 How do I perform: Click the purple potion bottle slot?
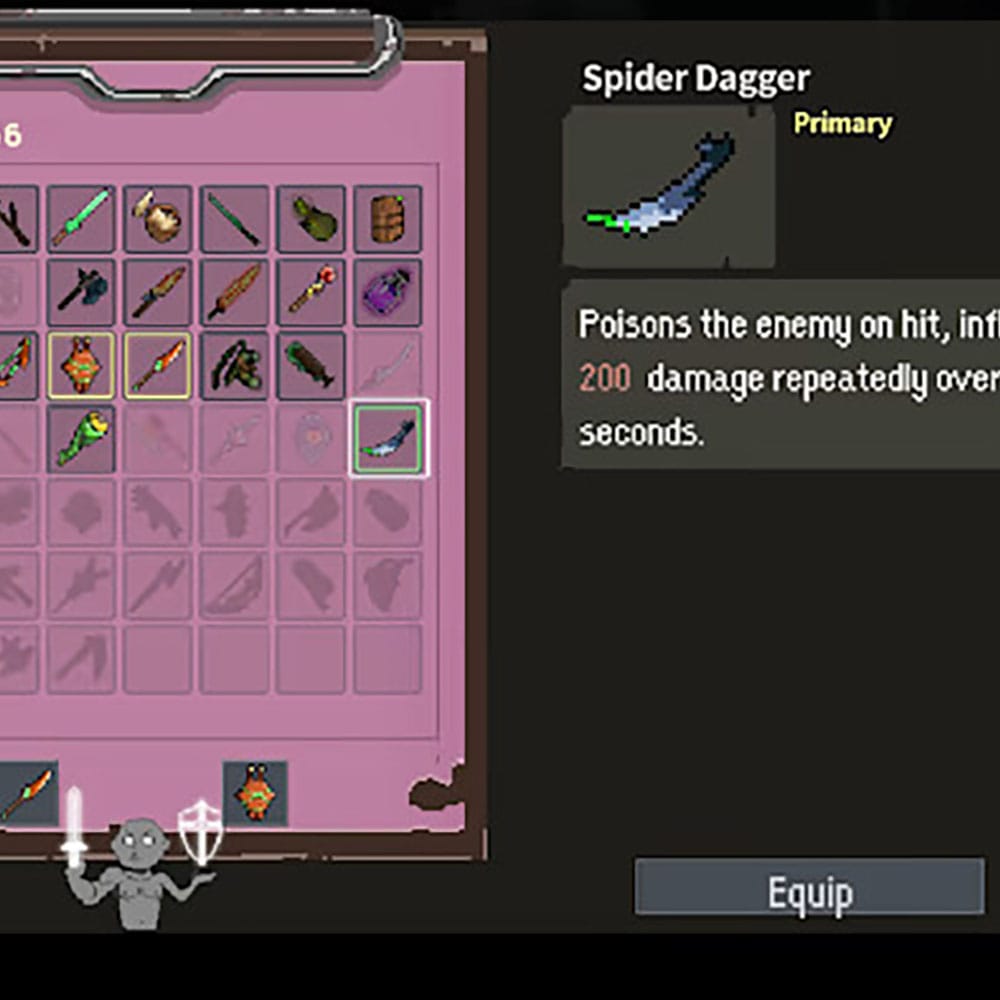[x=388, y=292]
